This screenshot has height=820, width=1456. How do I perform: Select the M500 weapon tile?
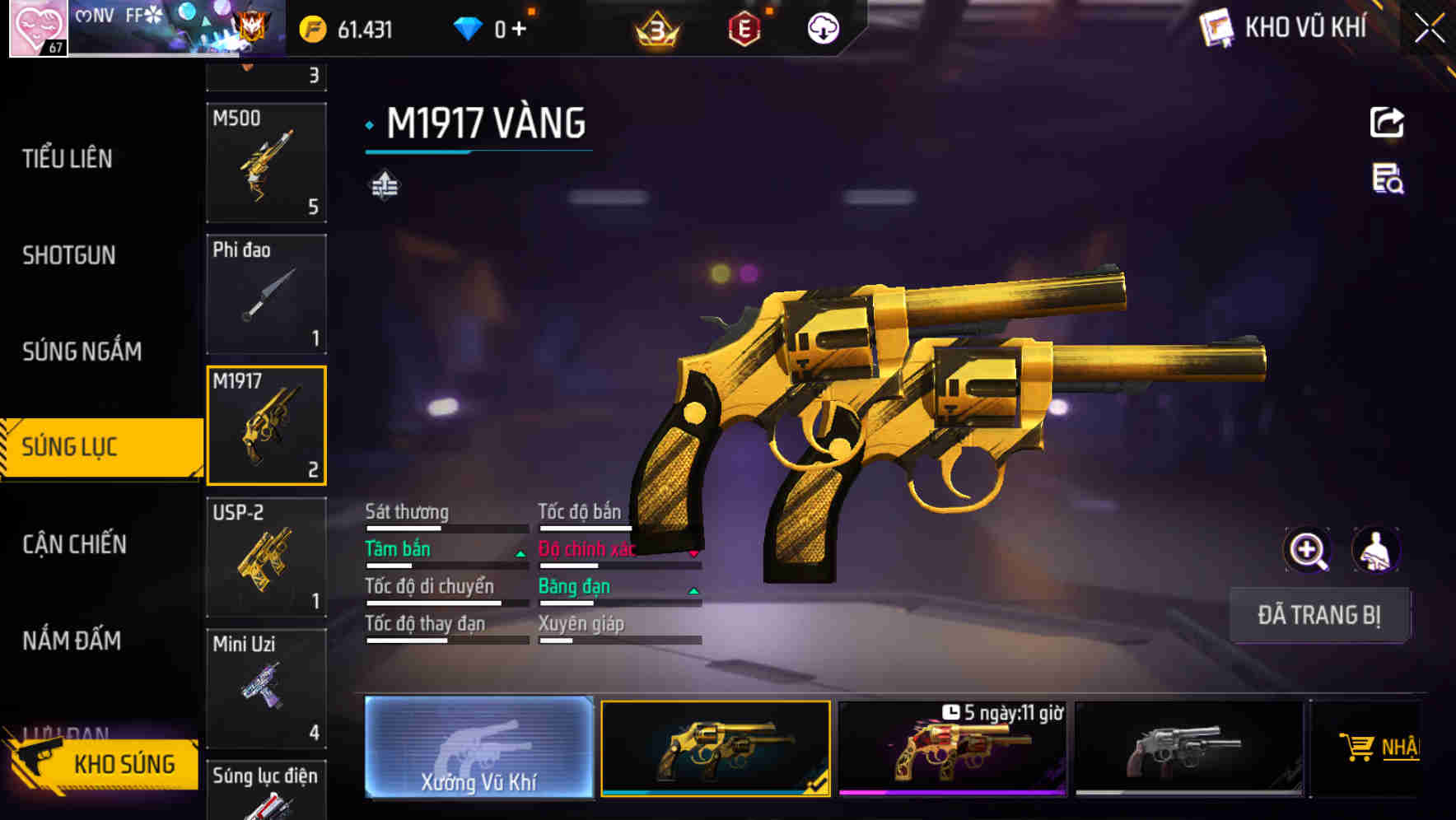tap(266, 163)
